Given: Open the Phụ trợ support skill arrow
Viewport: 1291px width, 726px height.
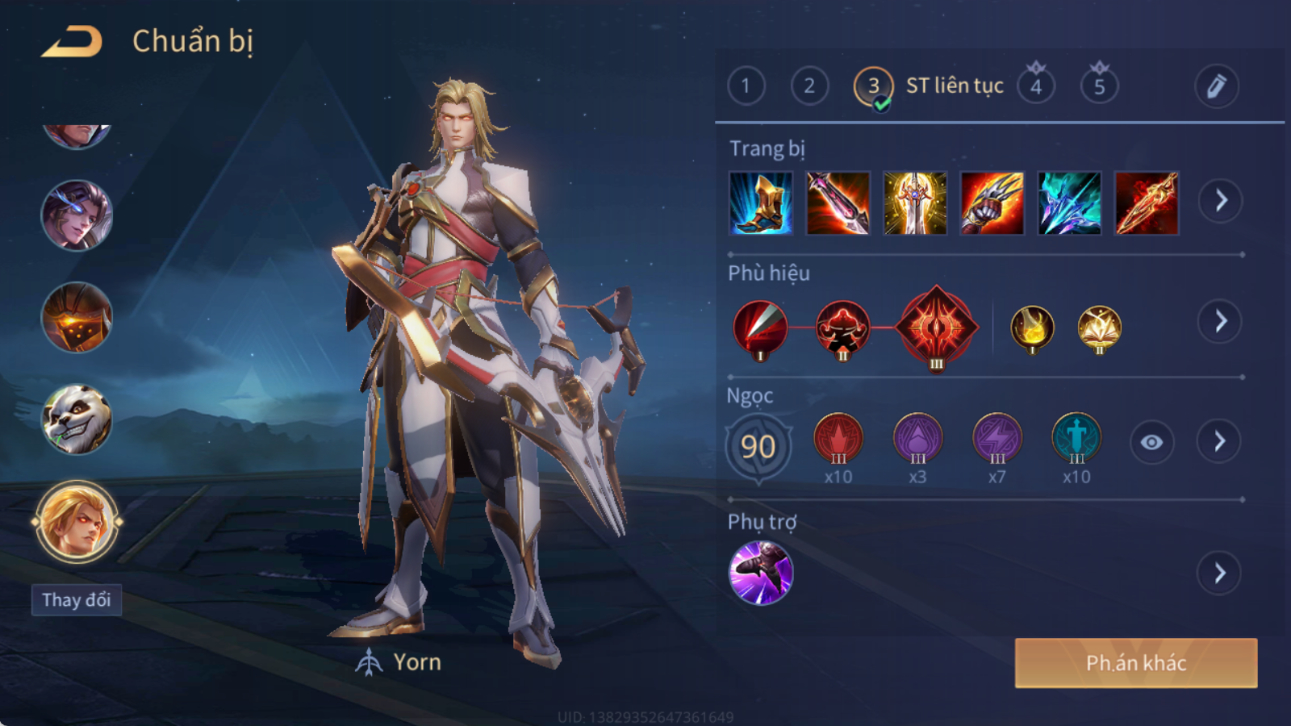Looking at the screenshot, I should 1220,573.
